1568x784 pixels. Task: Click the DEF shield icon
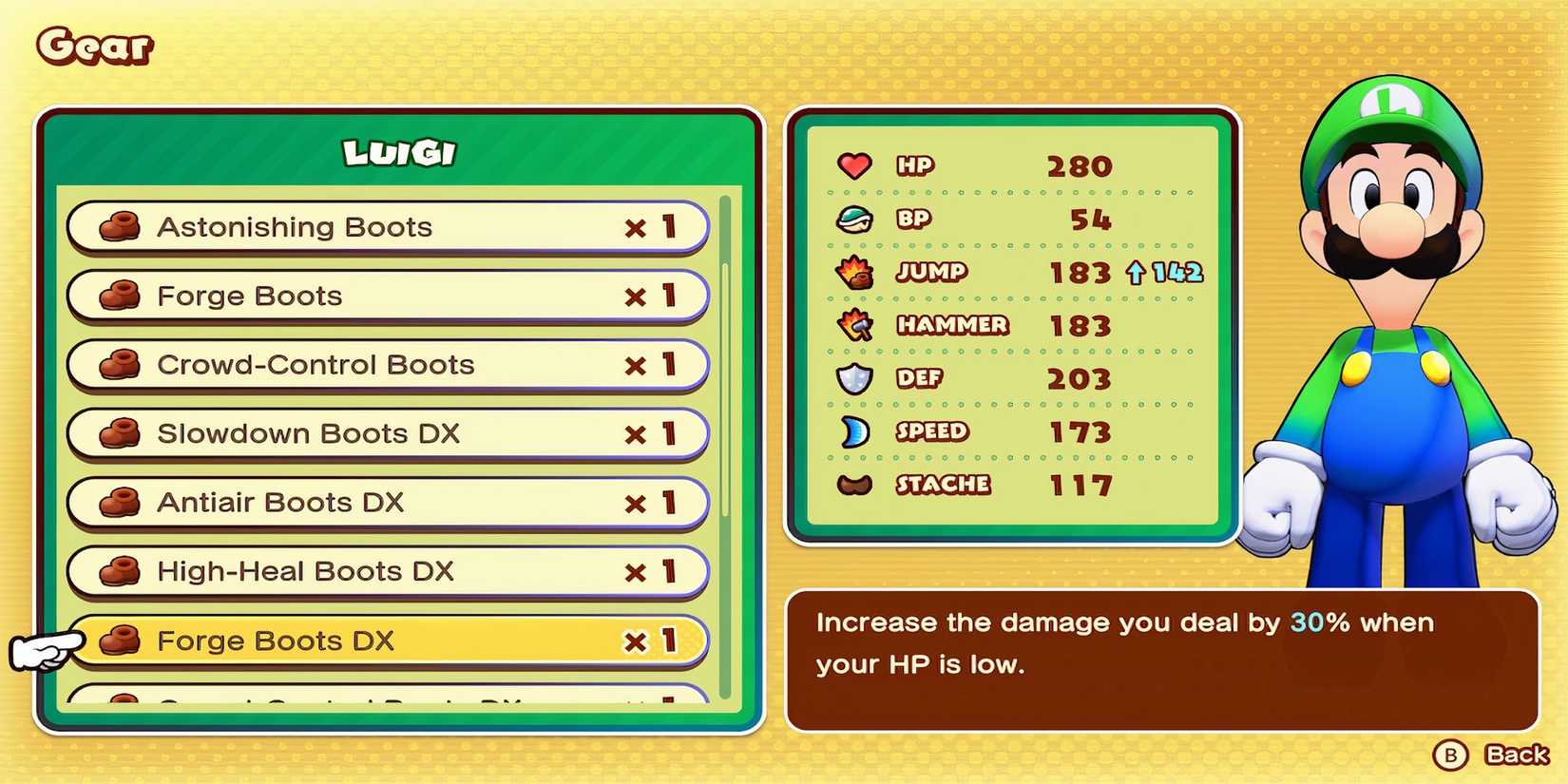(854, 378)
